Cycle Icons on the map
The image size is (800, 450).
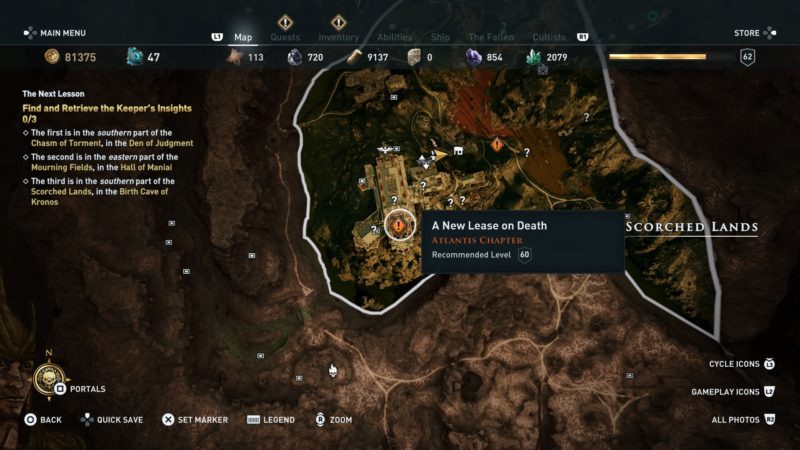(740, 363)
